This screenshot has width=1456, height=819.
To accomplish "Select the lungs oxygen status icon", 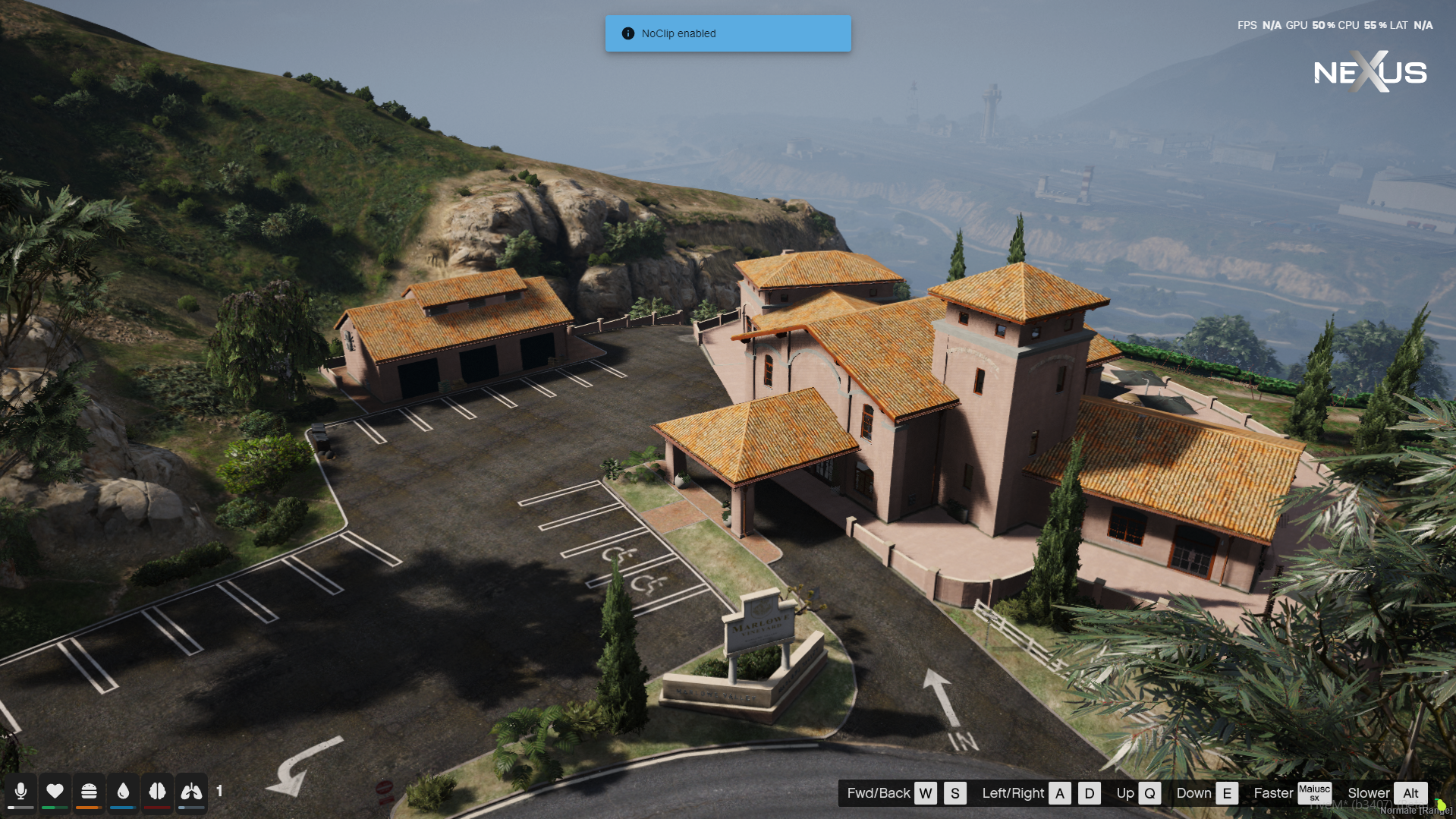I will pyautogui.click(x=191, y=791).
